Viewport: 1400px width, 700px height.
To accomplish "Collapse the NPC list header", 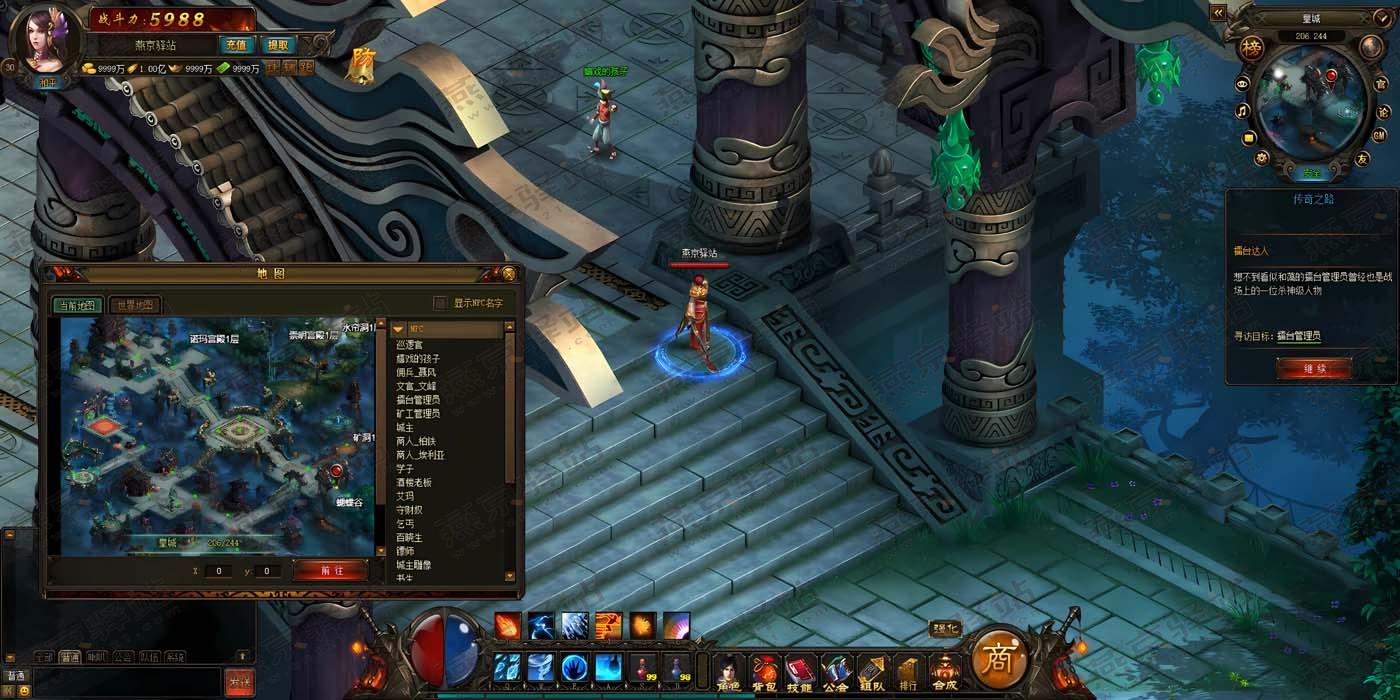I will click(x=398, y=329).
